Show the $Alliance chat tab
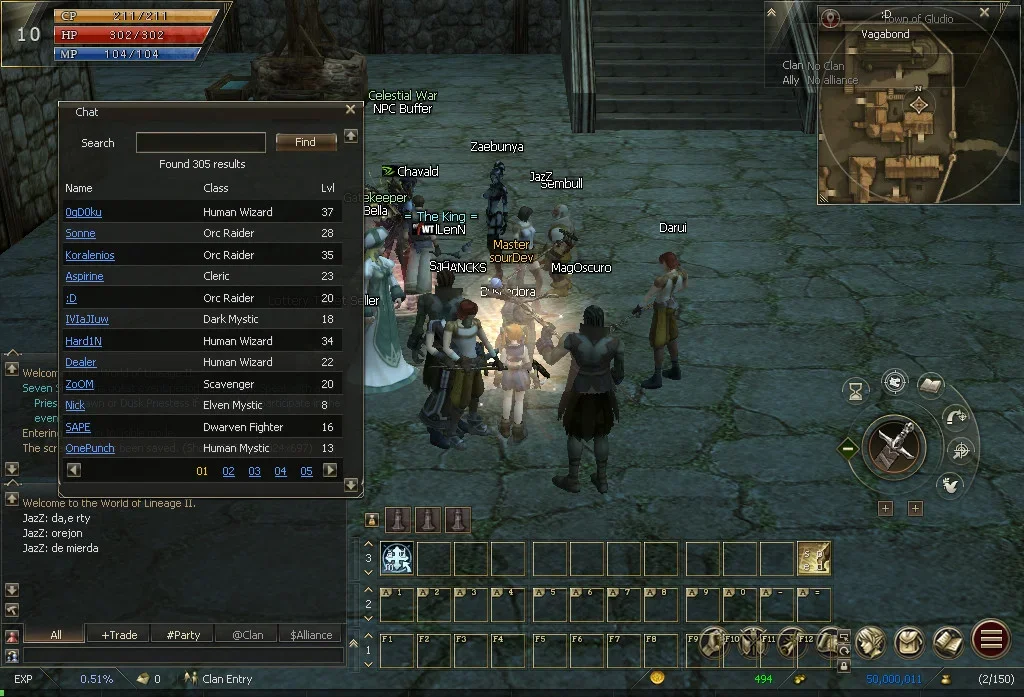This screenshot has height=697, width=1024. click(311, 634)
